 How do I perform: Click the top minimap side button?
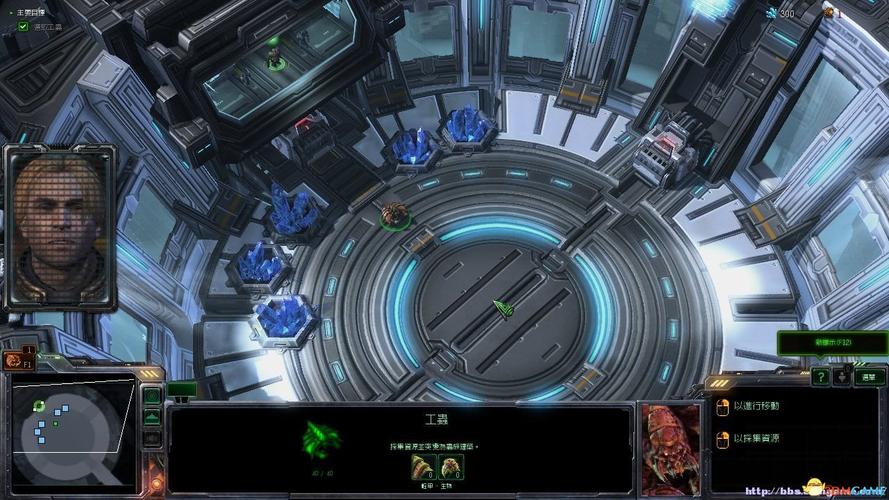coord(152,397)
